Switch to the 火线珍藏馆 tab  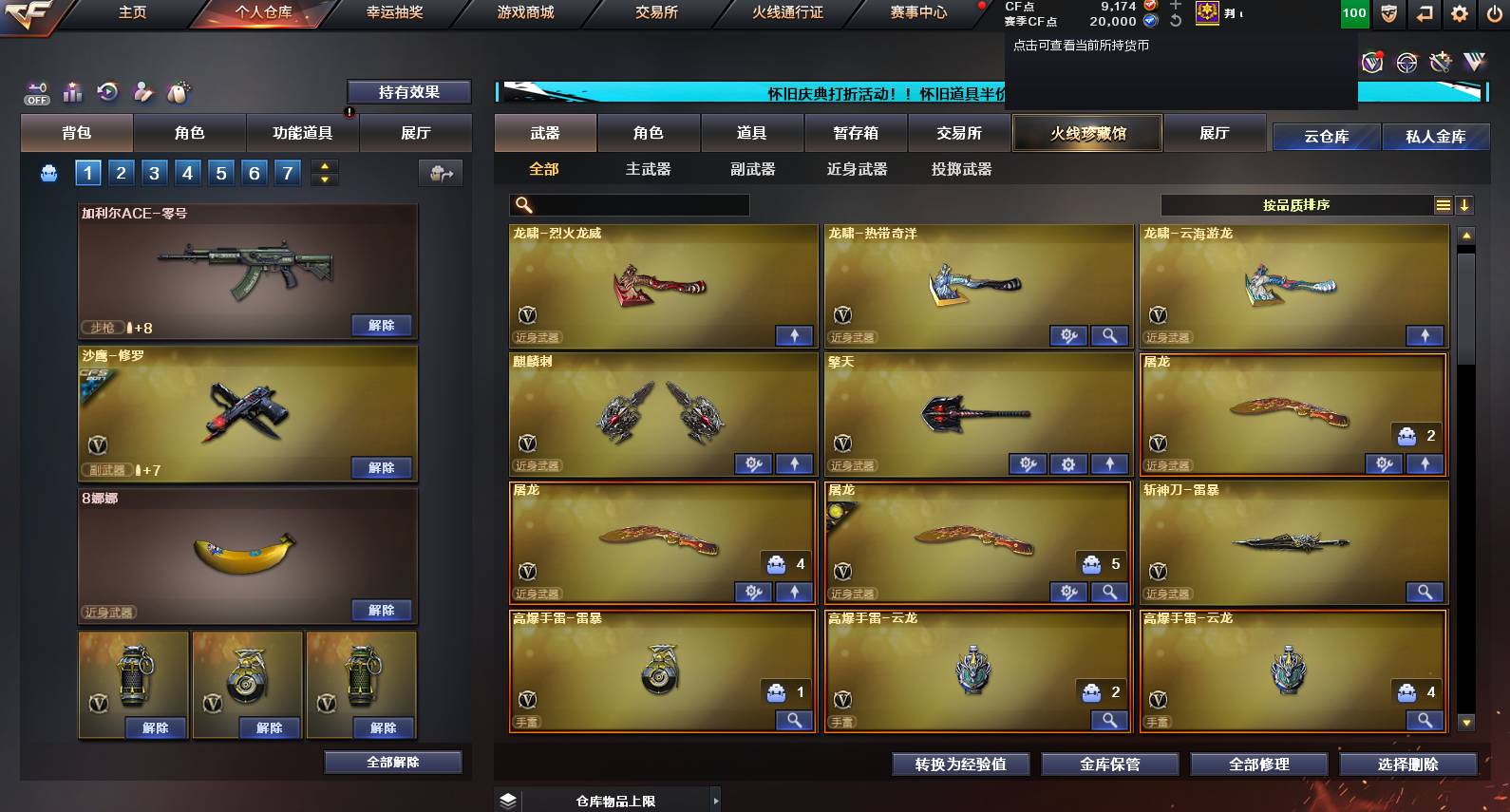pyautogui.click(x=1086, y=133)
